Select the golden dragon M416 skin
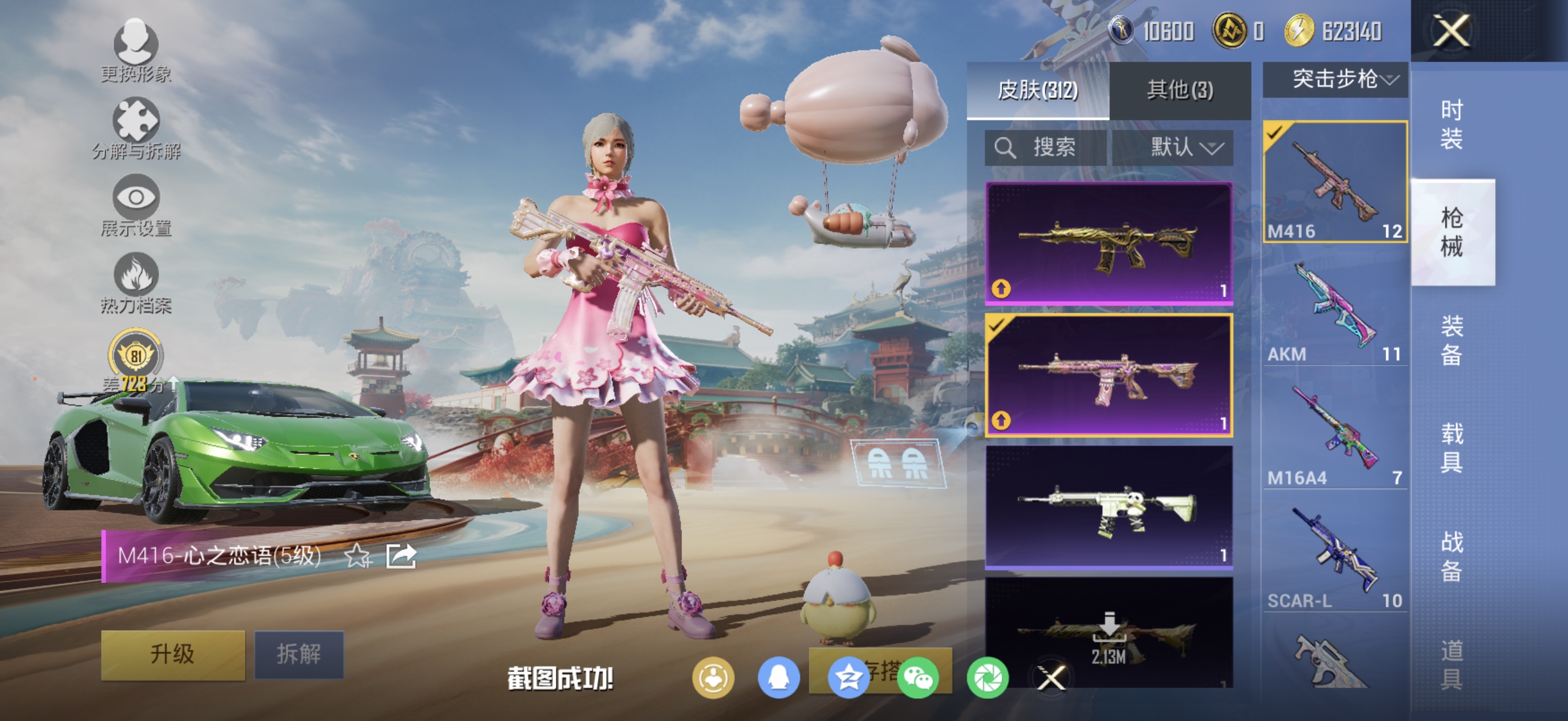The image size is (1568, 721). [1109, 243]
